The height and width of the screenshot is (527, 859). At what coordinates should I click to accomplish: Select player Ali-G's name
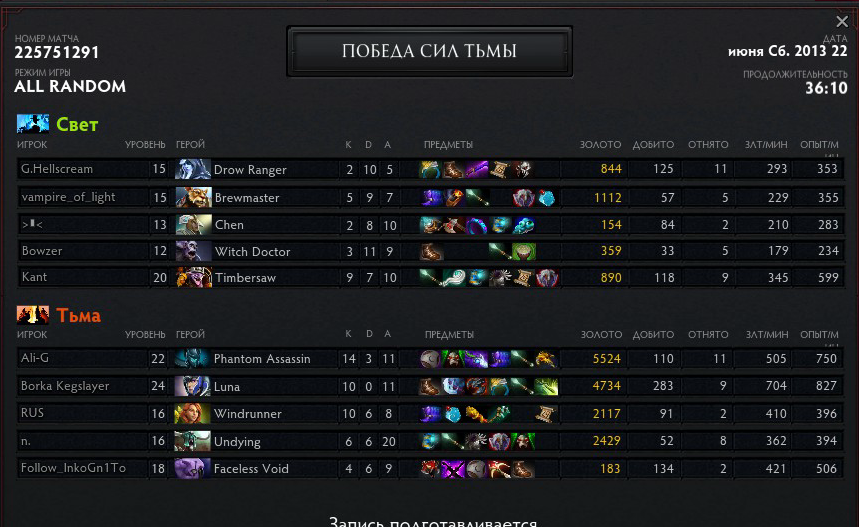click(x=36, y=358)
